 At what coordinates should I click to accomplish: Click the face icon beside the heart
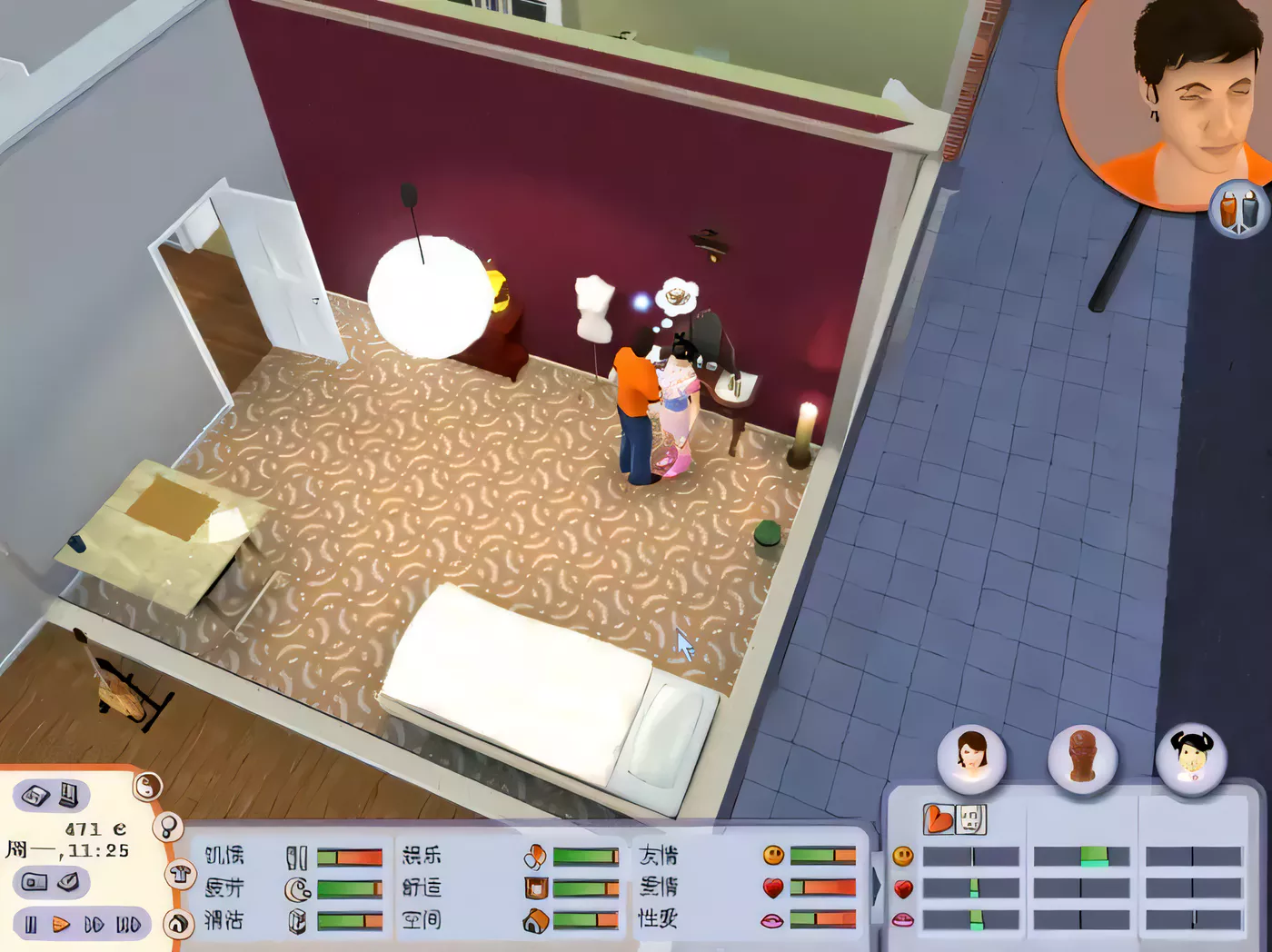971,819
